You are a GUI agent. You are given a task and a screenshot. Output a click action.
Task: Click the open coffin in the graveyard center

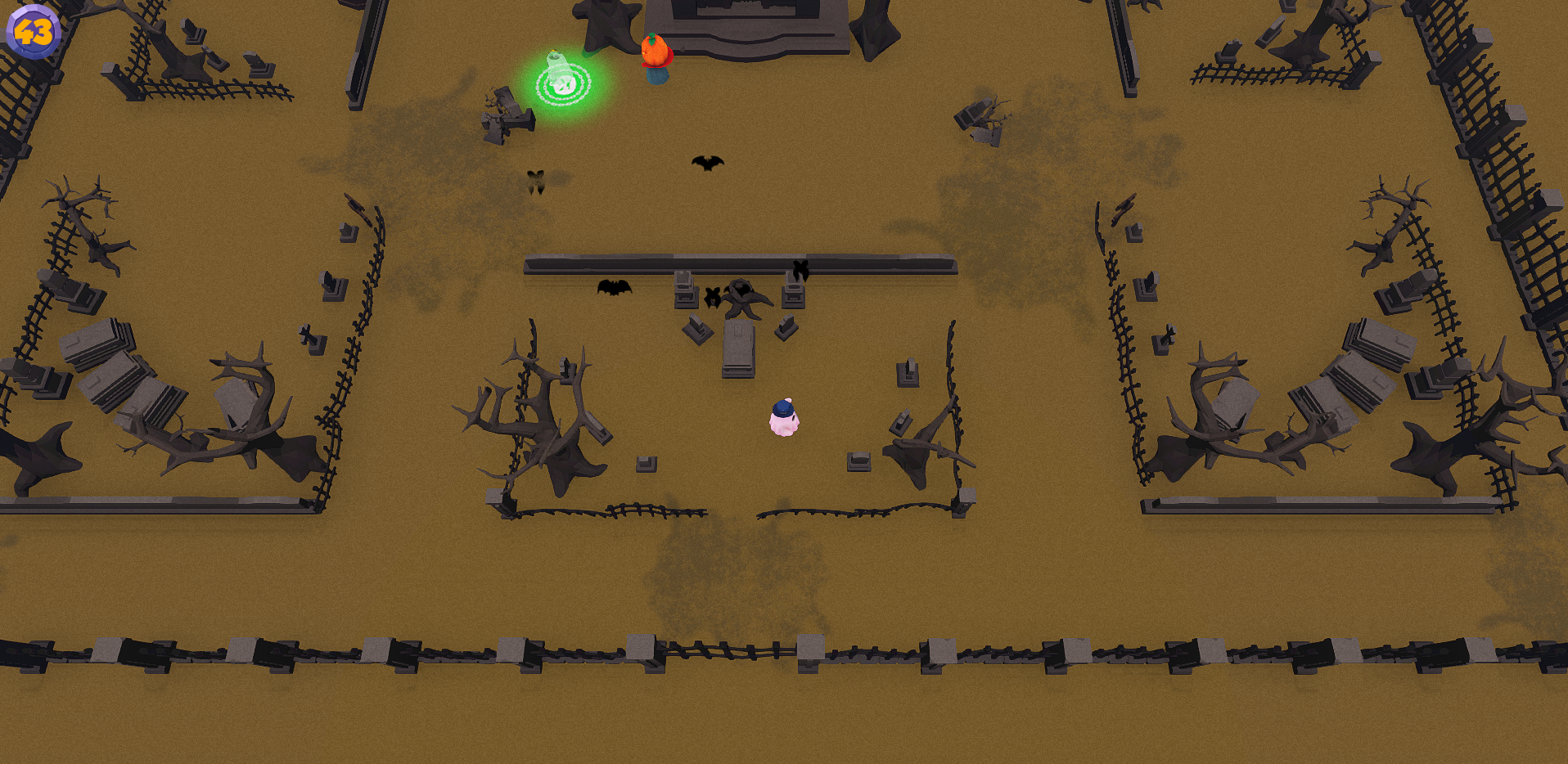(x=739, y=349)
